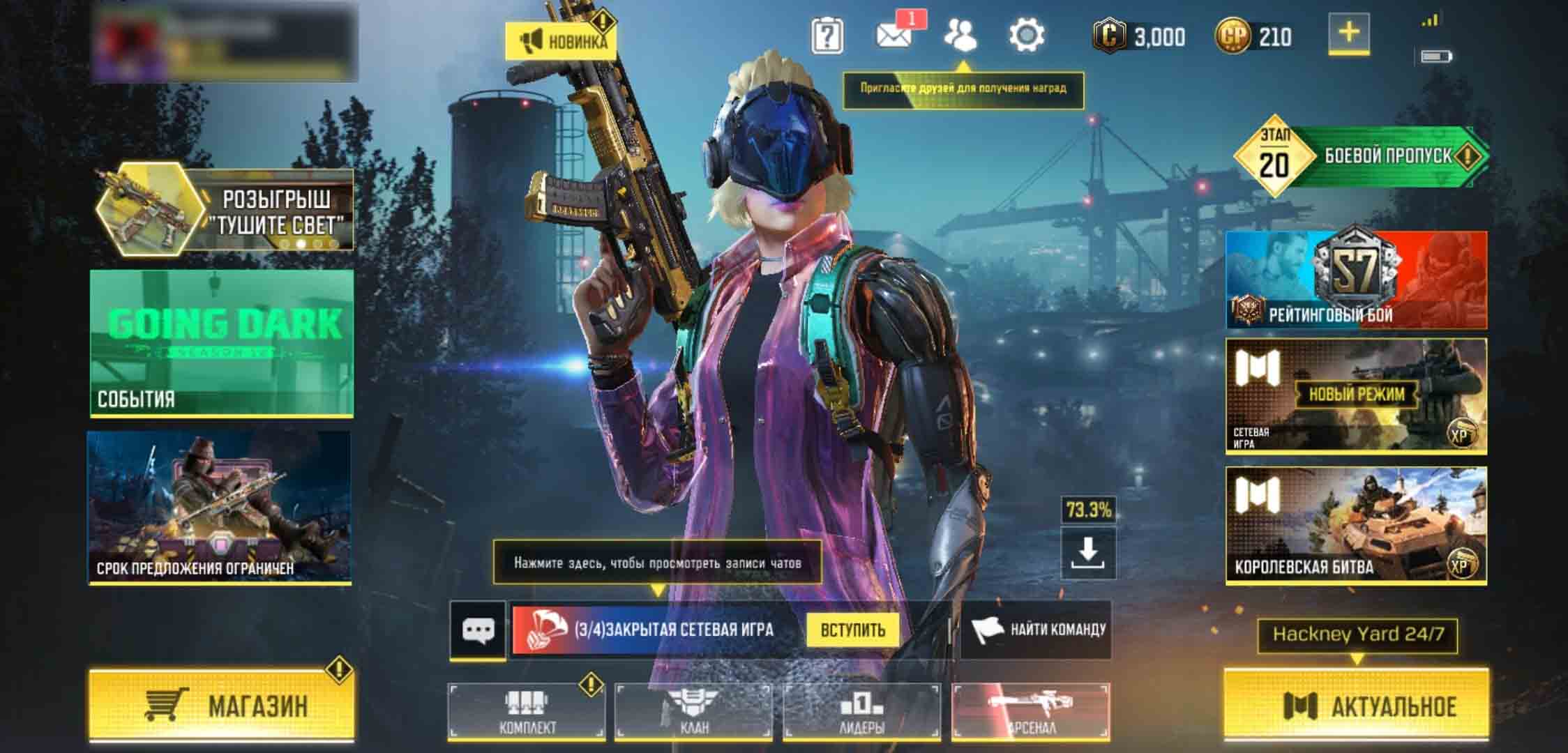Open the События Going Dark banner
This screenshot has width=1568, height=753.
pyautogui.click(x=222, y=343)
